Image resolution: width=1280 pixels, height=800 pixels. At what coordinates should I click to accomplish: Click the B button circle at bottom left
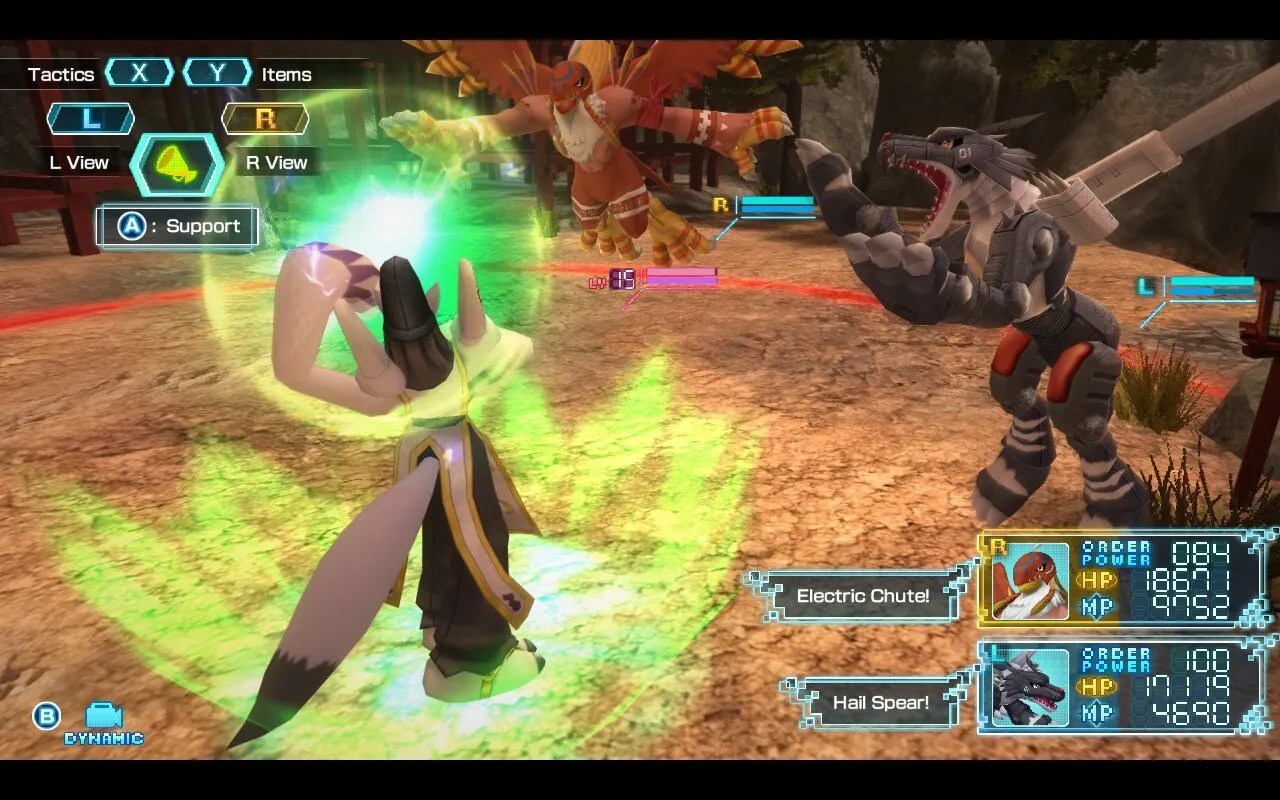pos(45,717)
